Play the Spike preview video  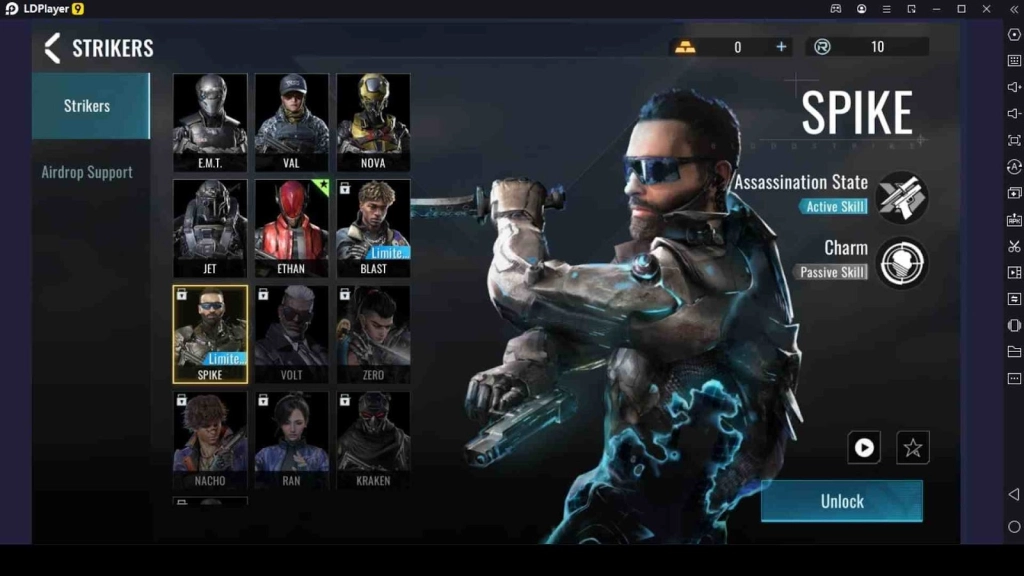[864, 448]
